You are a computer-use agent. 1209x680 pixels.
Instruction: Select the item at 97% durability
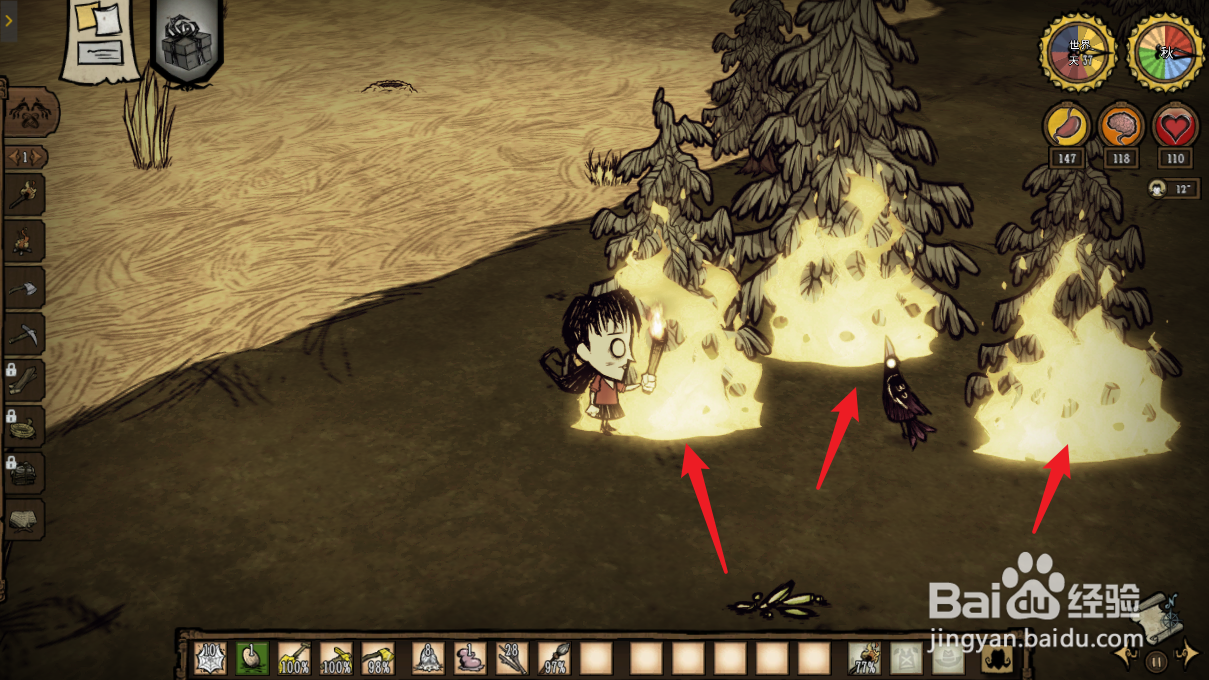pos(555,658)
